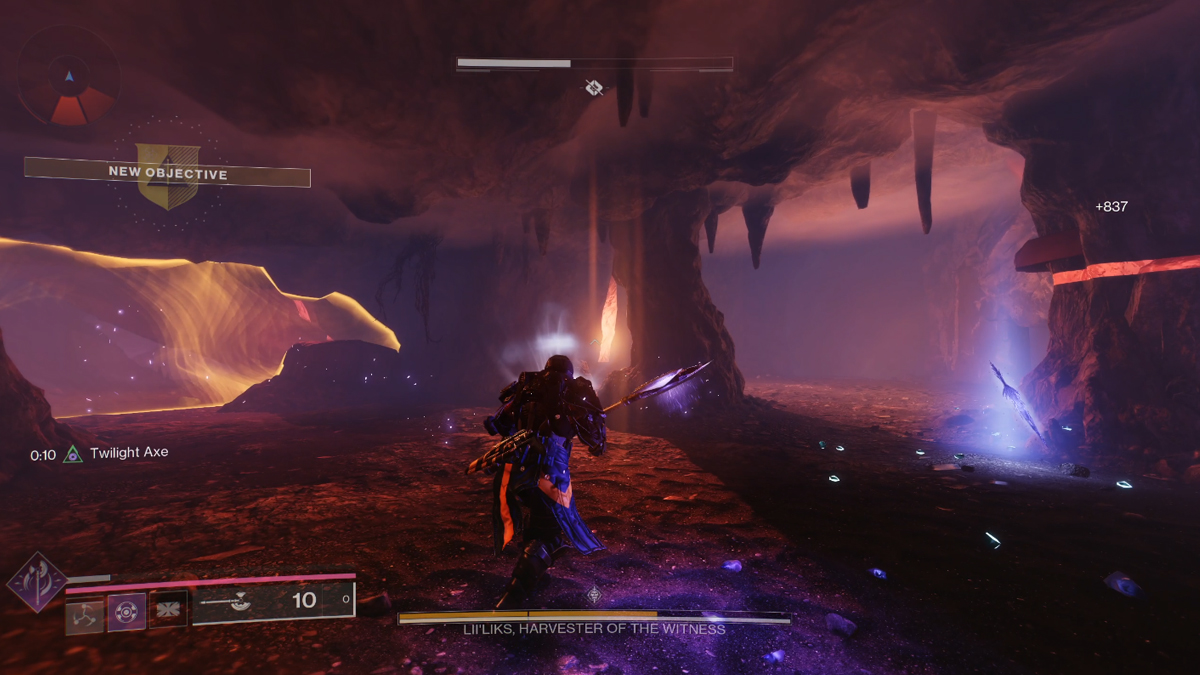
Task: Click the boss marker icon below the top bar
Action: pos(594,88)
